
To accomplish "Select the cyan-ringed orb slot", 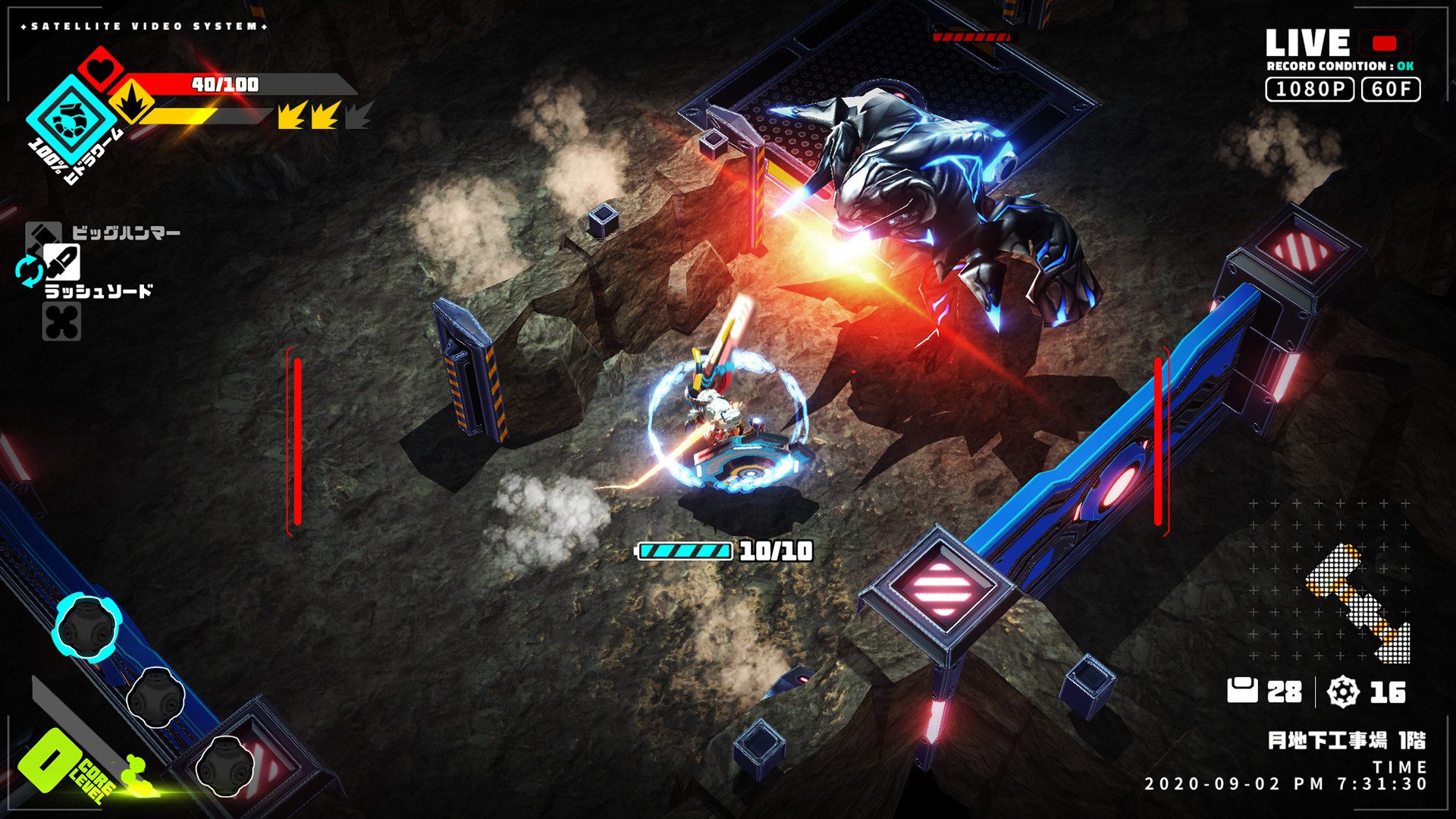I will click(86, 628).
